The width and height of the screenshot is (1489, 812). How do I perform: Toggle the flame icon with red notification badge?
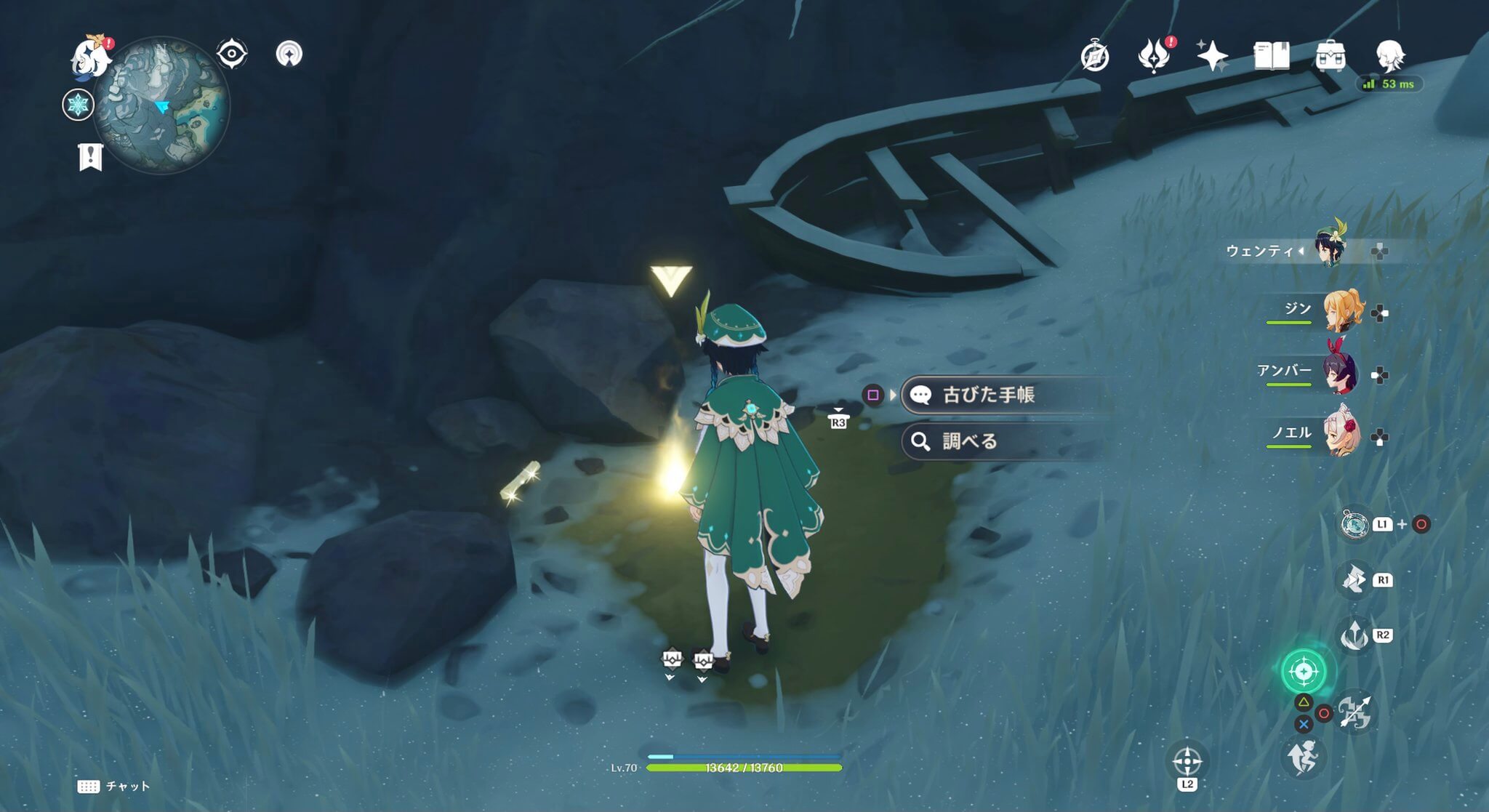coord(1153,55)
